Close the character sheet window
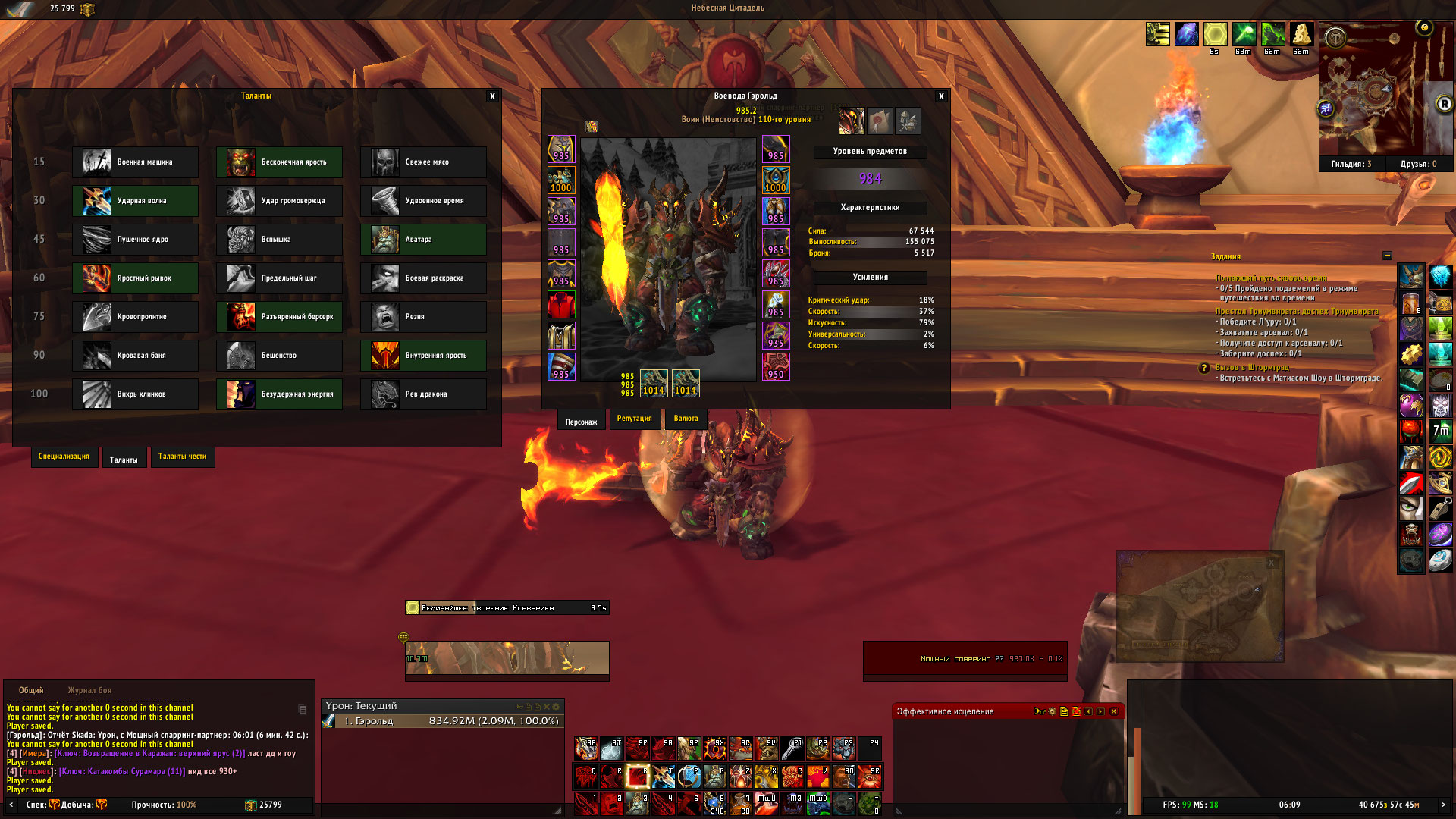Image resolution: width=1456 pixels, height=819 pixels. coord(941,96)
